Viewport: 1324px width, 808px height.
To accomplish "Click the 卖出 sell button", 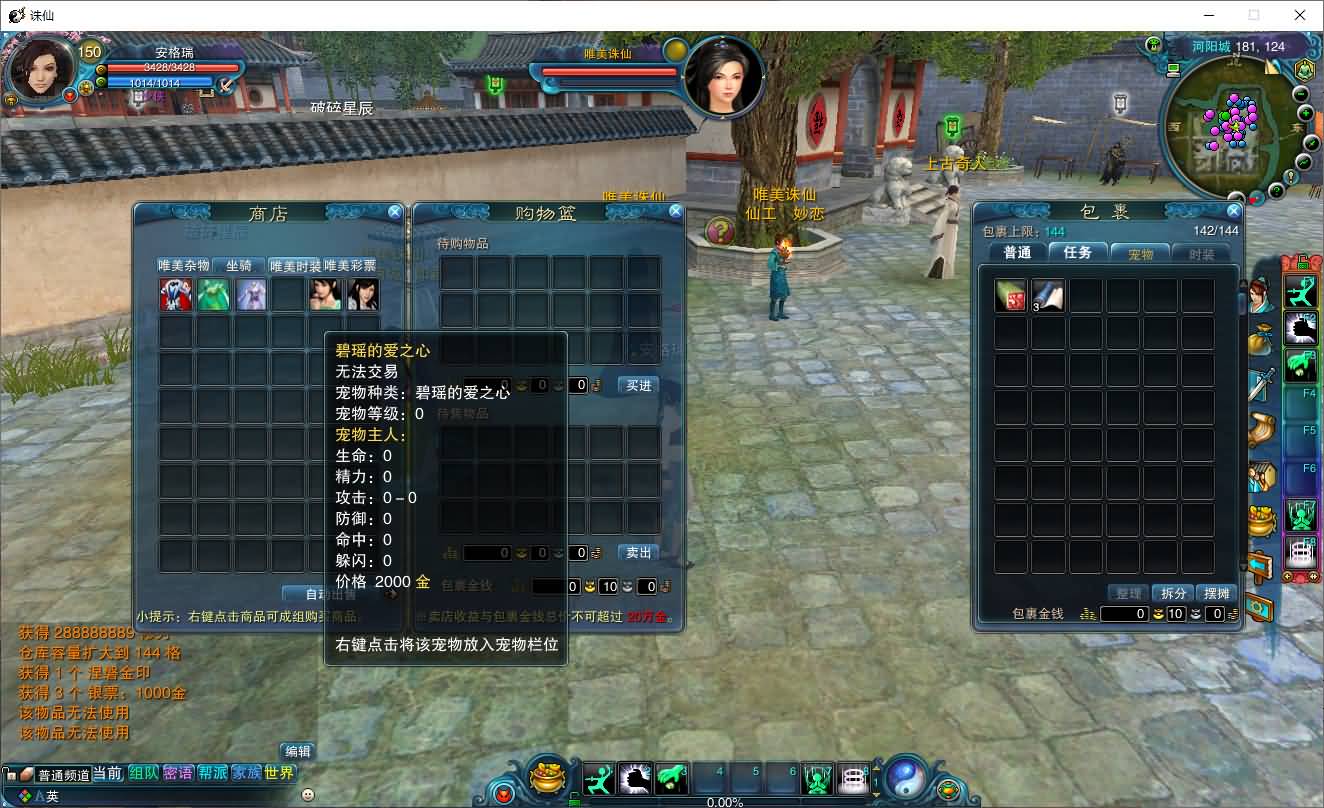I will click(638, 553).
